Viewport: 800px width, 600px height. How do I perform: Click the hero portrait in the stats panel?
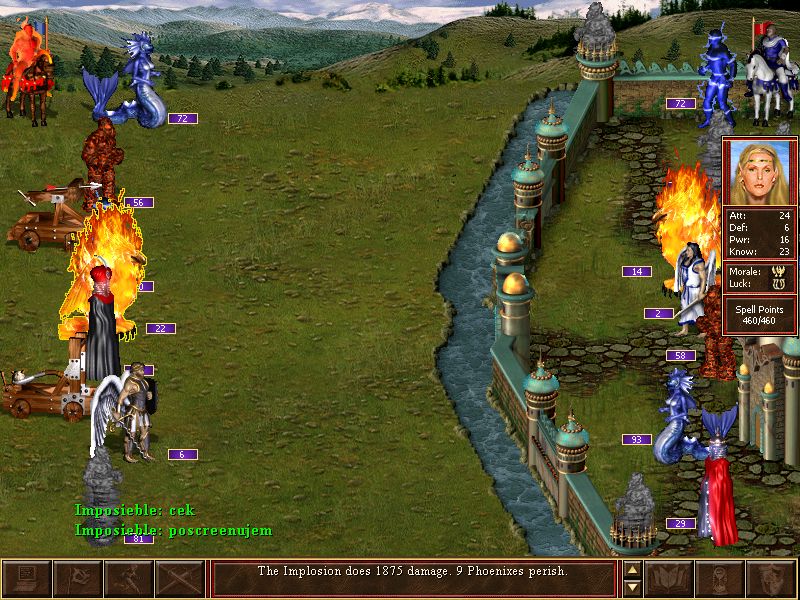760,171
